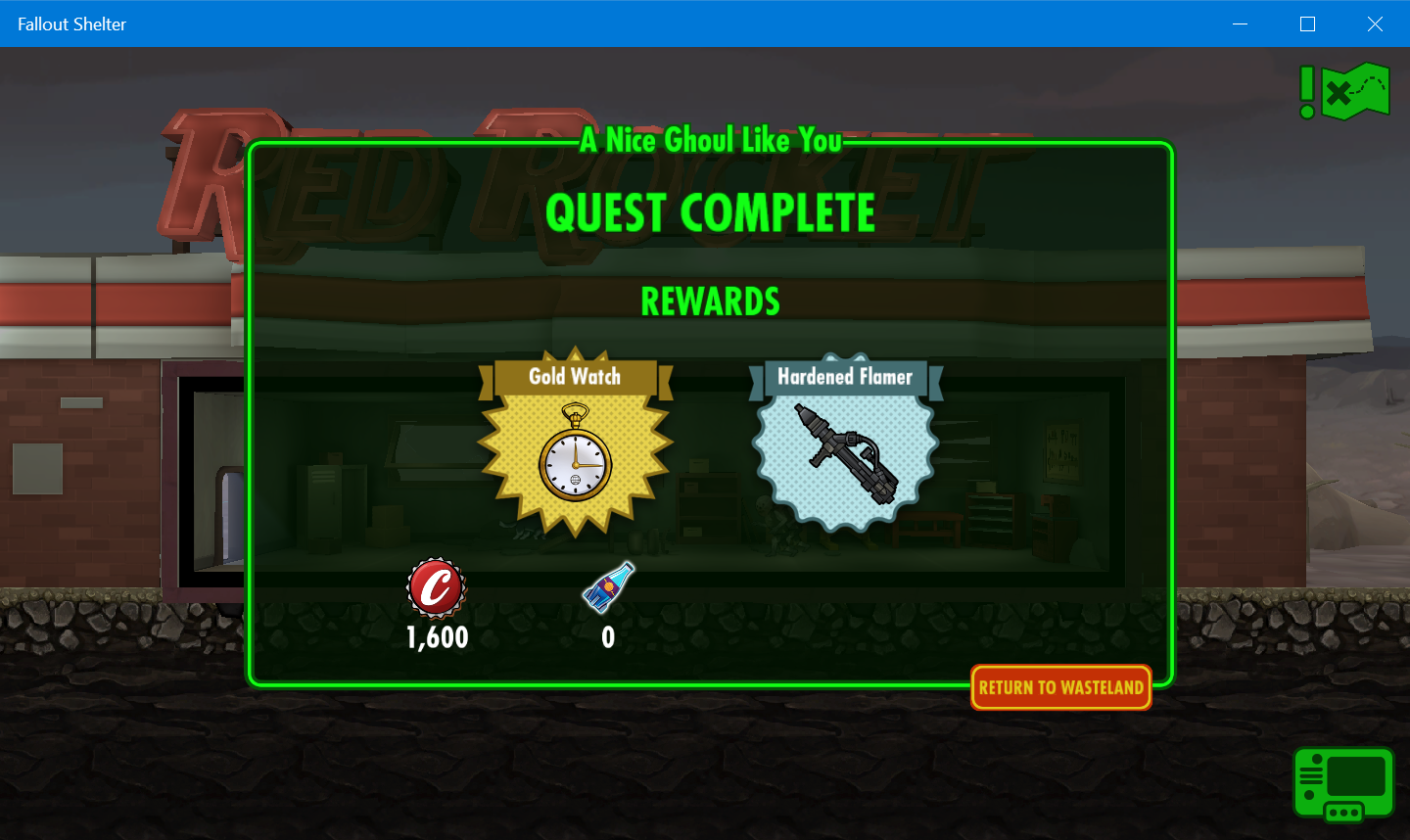
Task: Click the QUEST COMPLETE heading
Action: pyautogui.click(x=711, y=213)
